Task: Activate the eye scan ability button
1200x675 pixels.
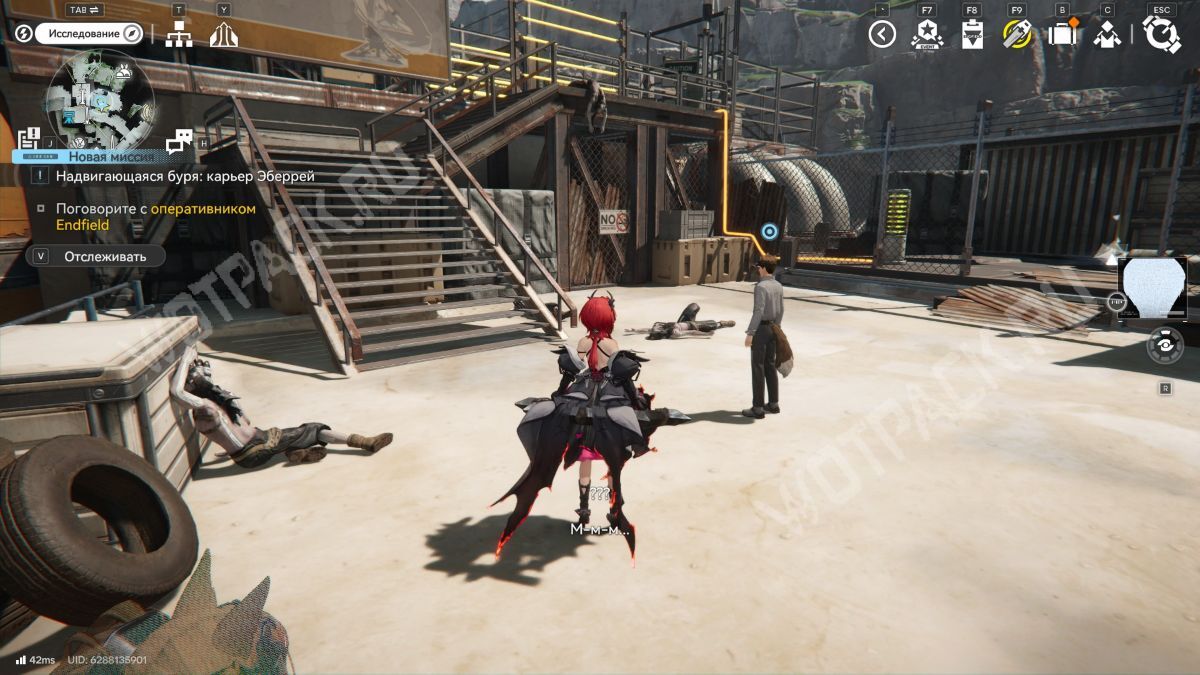Action: (x=1165, y=345)
